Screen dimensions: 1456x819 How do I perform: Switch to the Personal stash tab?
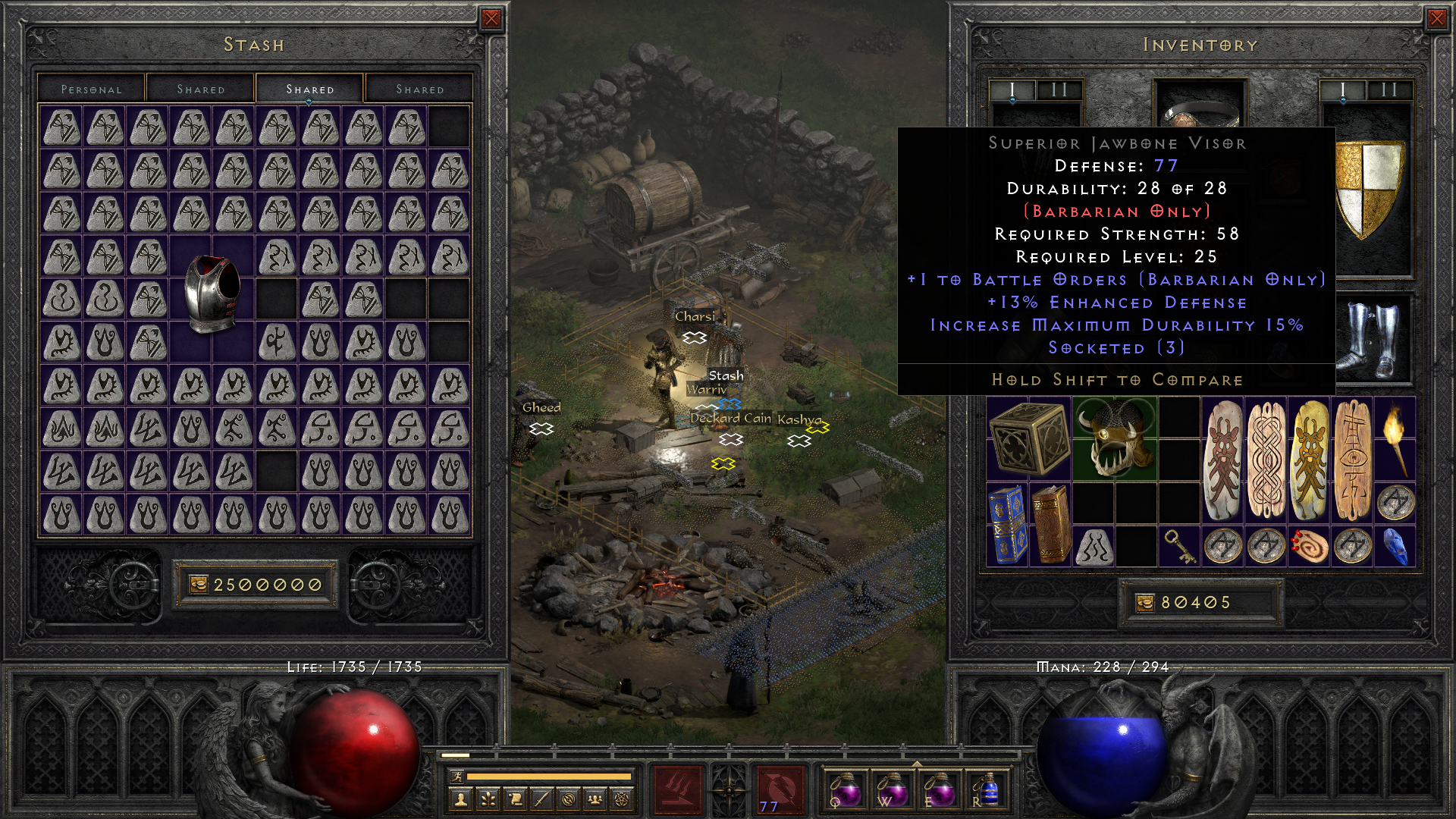click(91, 89)
